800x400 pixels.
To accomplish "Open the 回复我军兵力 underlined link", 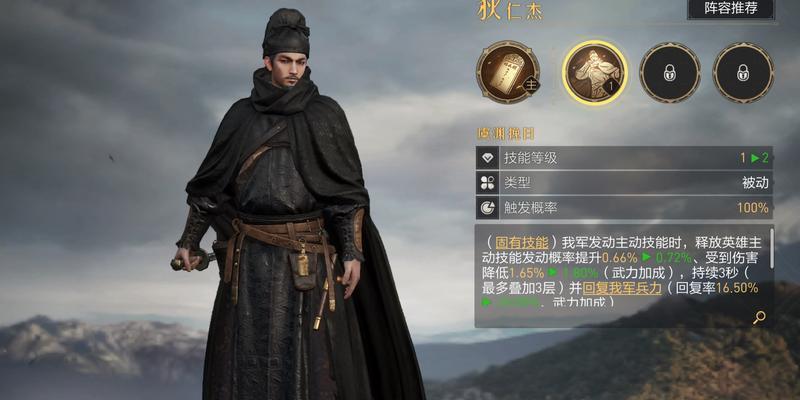I will click(622, 287).
